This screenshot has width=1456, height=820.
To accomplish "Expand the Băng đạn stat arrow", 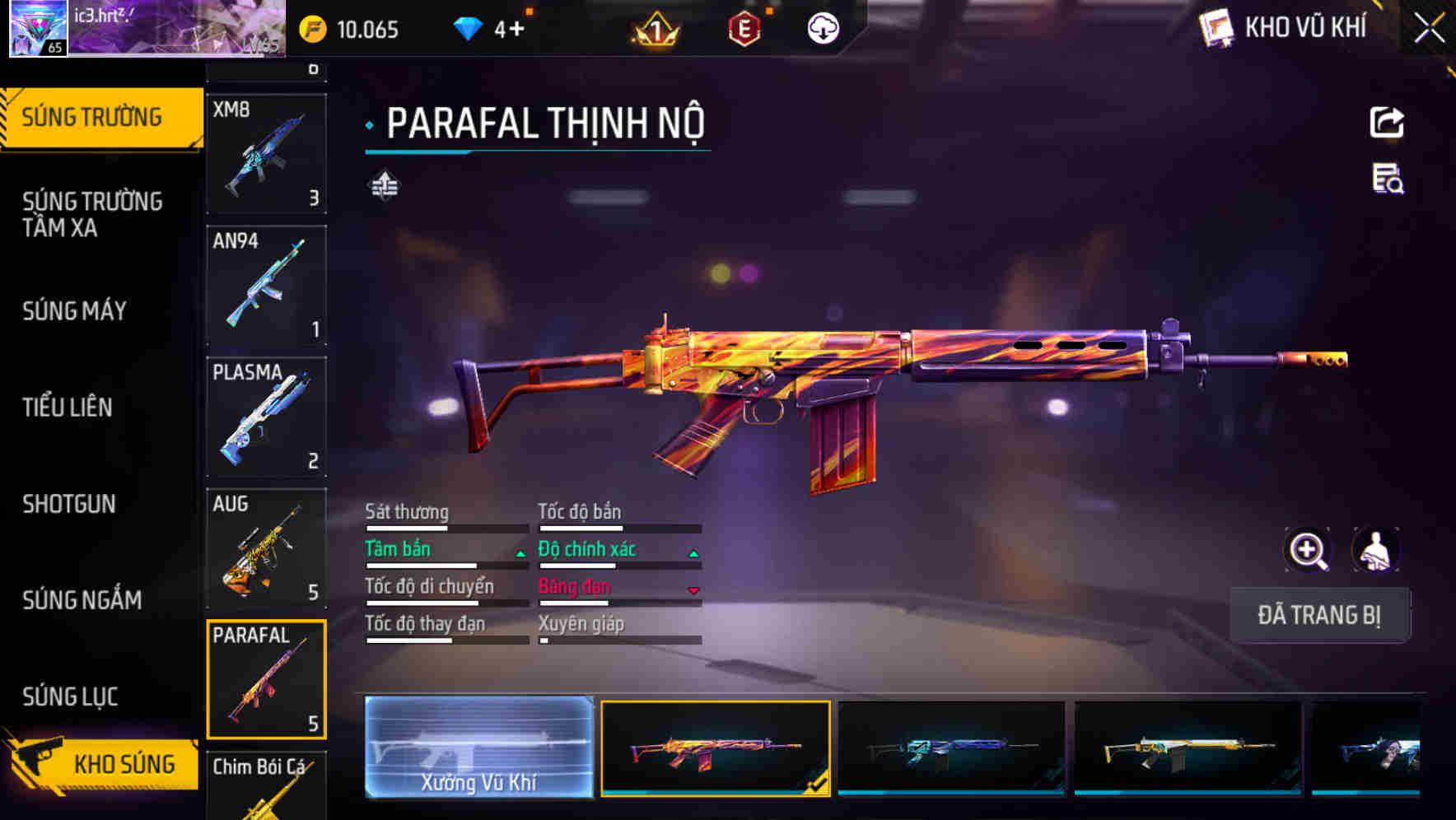I will (692, 589).
